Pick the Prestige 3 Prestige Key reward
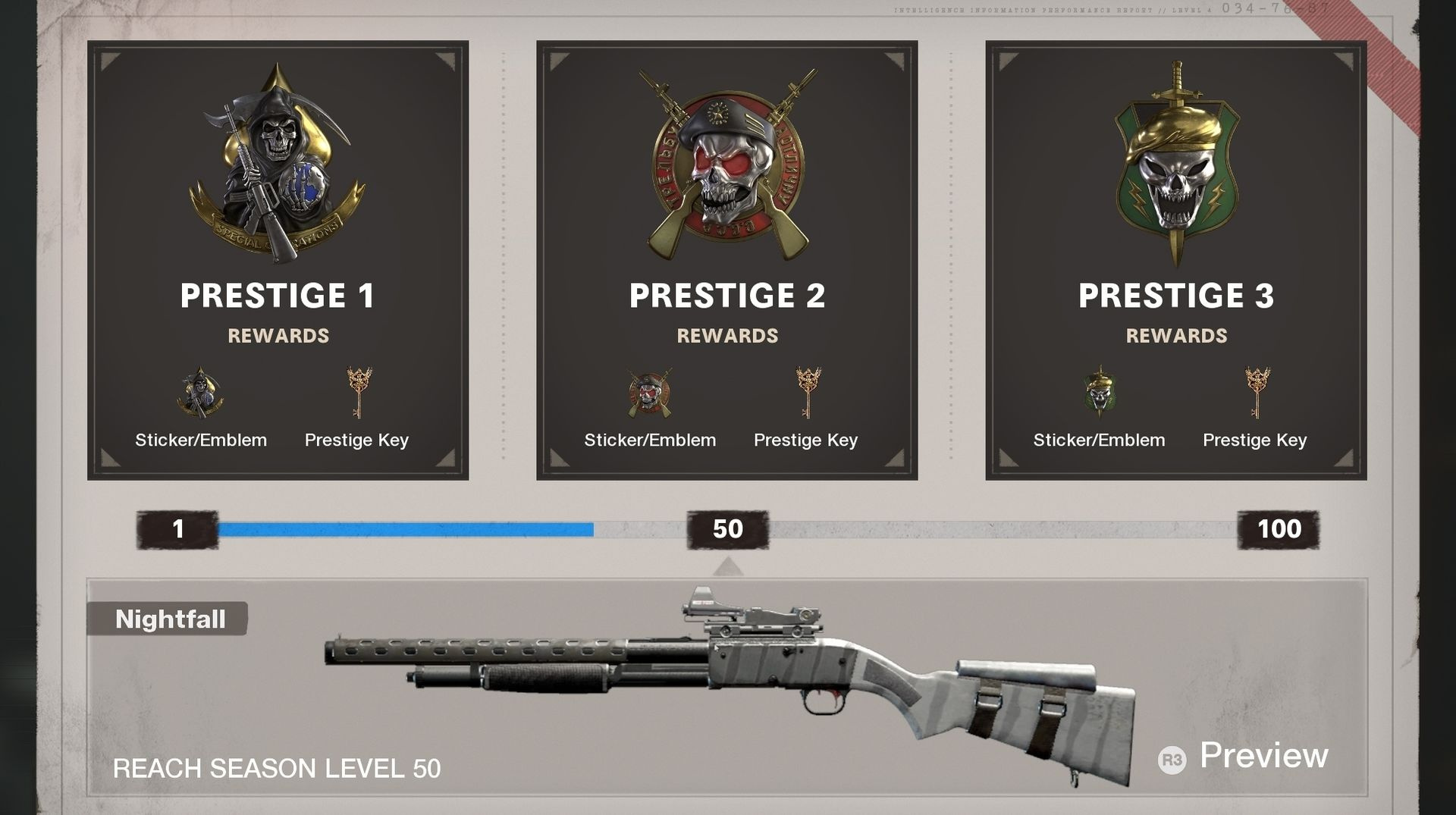 pos(1255,393)
